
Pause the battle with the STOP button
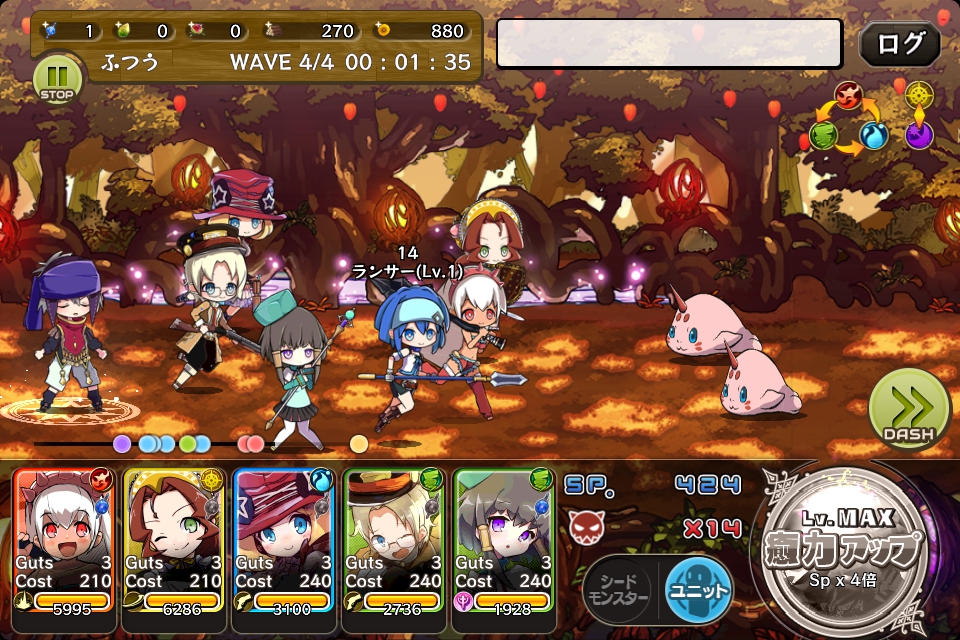coord(57,79)
